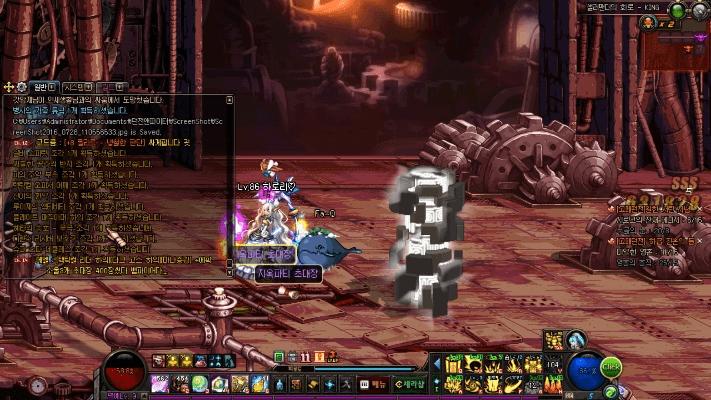The width and height of the screenshot is (711, 400).
Task: Click the small square button on chat's right edge
Action: point(229,100)
